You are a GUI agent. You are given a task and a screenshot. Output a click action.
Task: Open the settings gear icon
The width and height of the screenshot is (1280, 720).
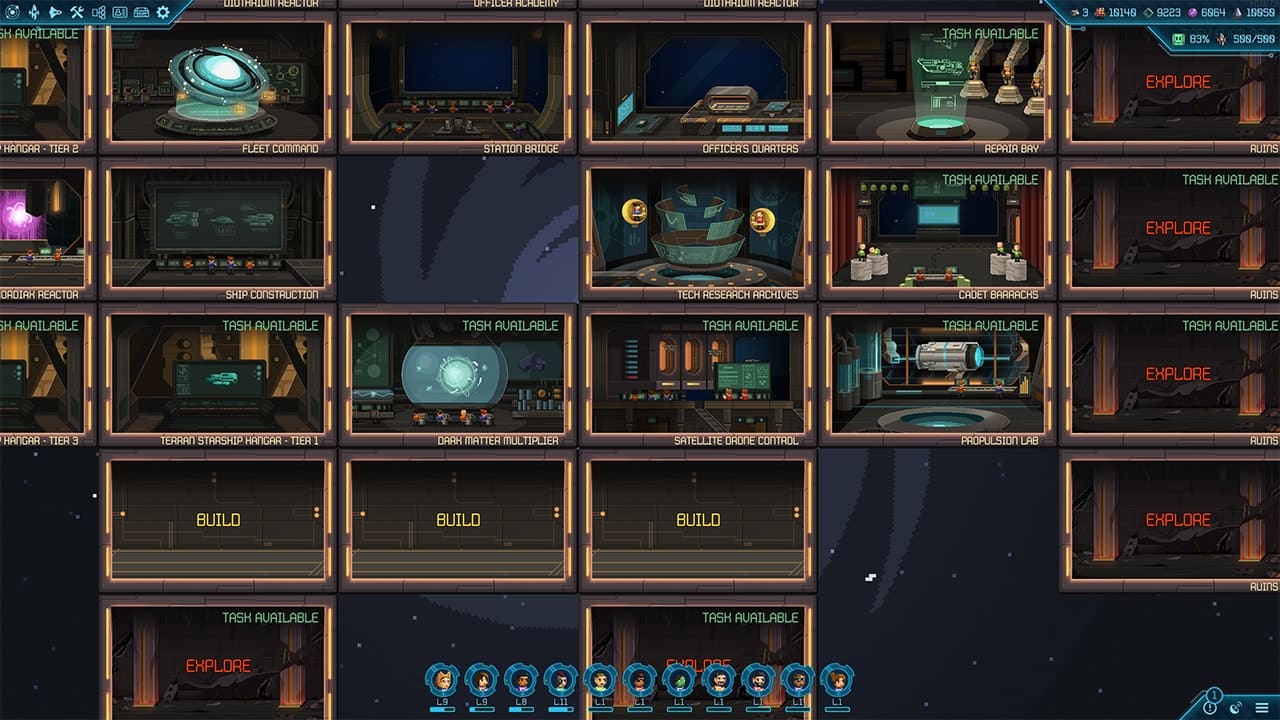163,12
